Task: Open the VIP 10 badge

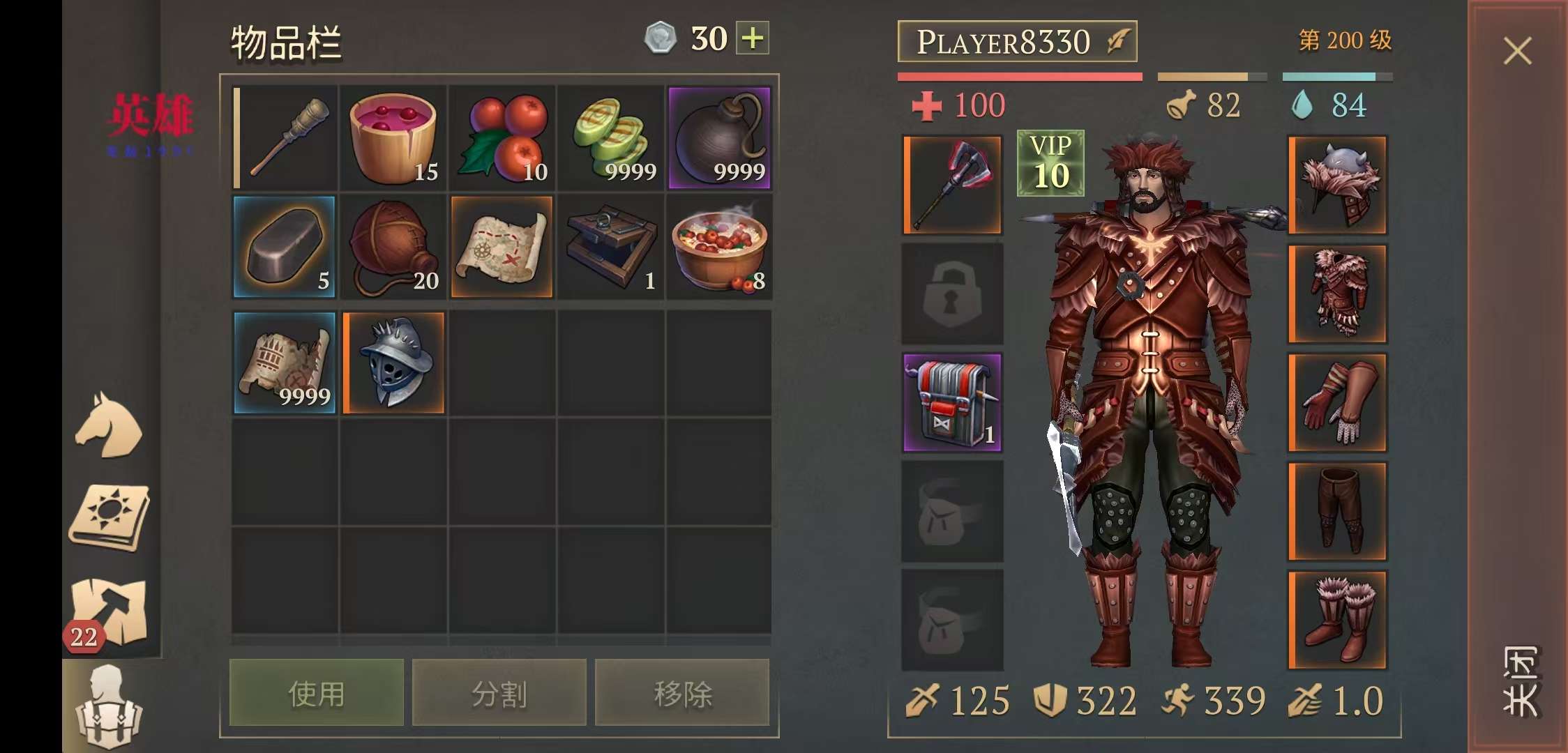Action: coord(1050,163)
